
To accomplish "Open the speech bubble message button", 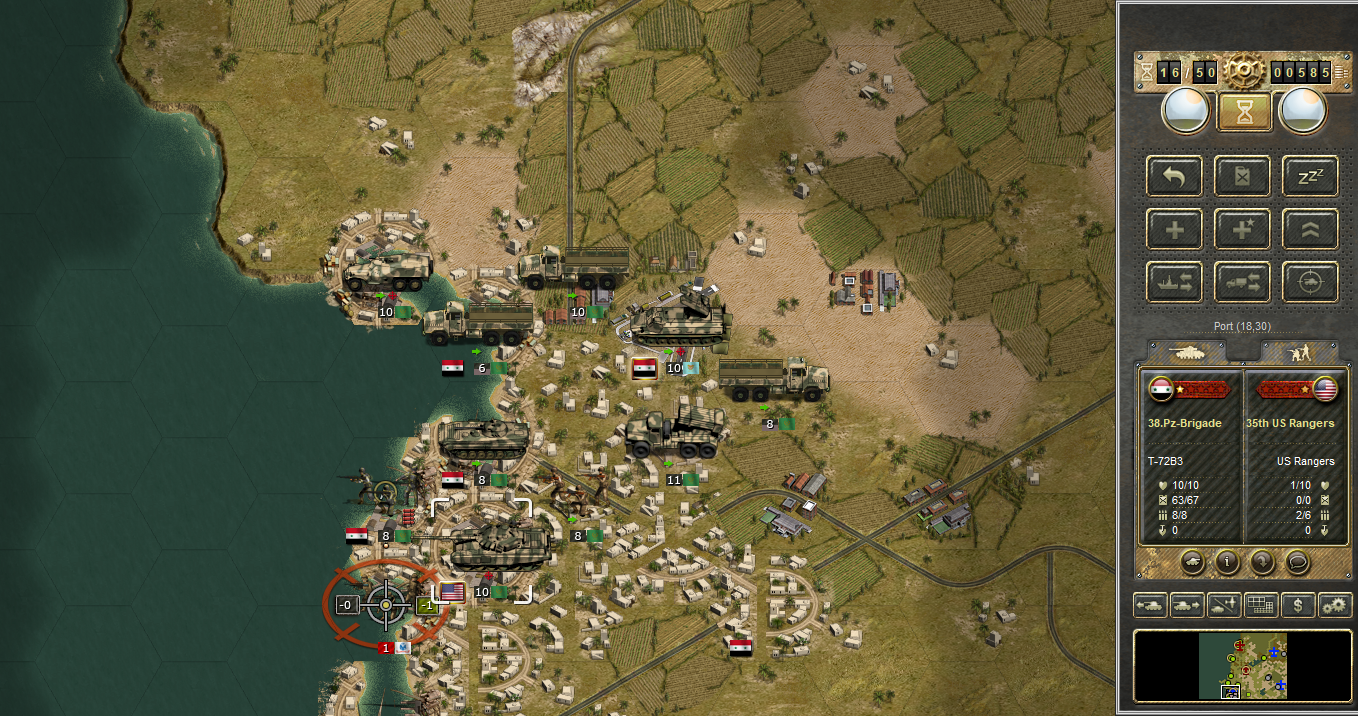I will [1298, 561].
